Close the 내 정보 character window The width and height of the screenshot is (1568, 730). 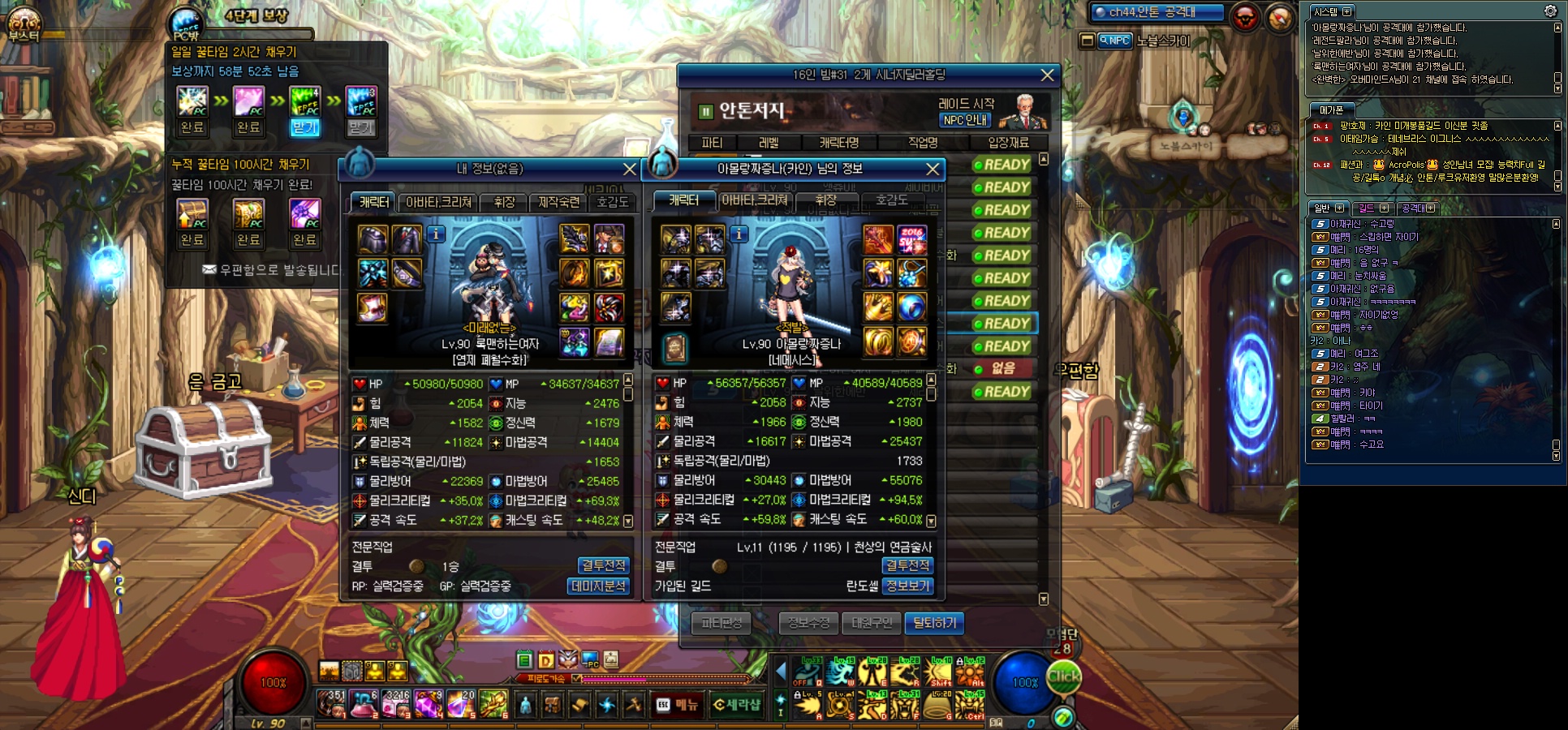click(x=629, y=169)
